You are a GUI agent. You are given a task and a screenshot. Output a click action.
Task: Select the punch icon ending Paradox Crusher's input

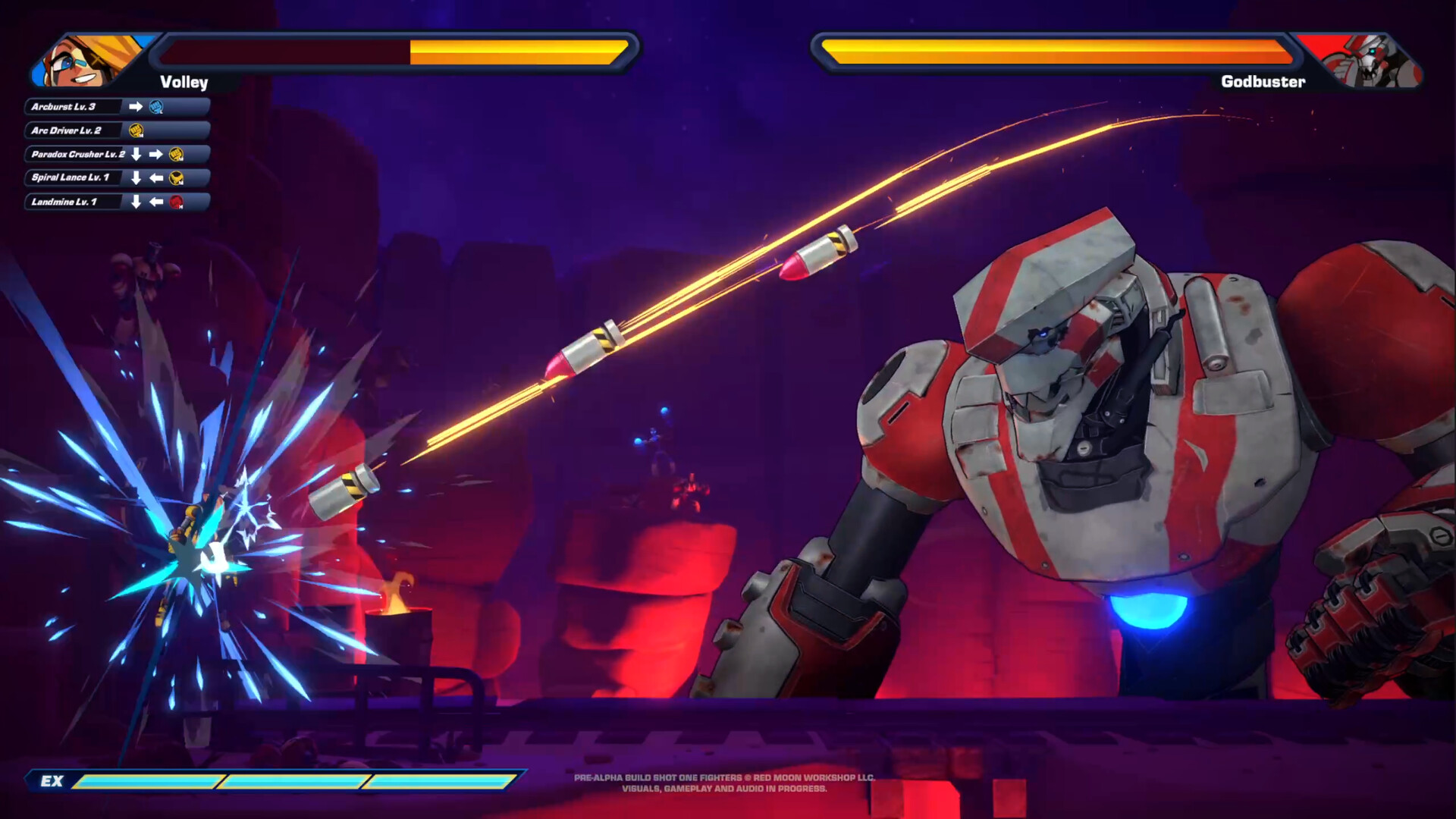pyautogui.click(x=176, y=154)
